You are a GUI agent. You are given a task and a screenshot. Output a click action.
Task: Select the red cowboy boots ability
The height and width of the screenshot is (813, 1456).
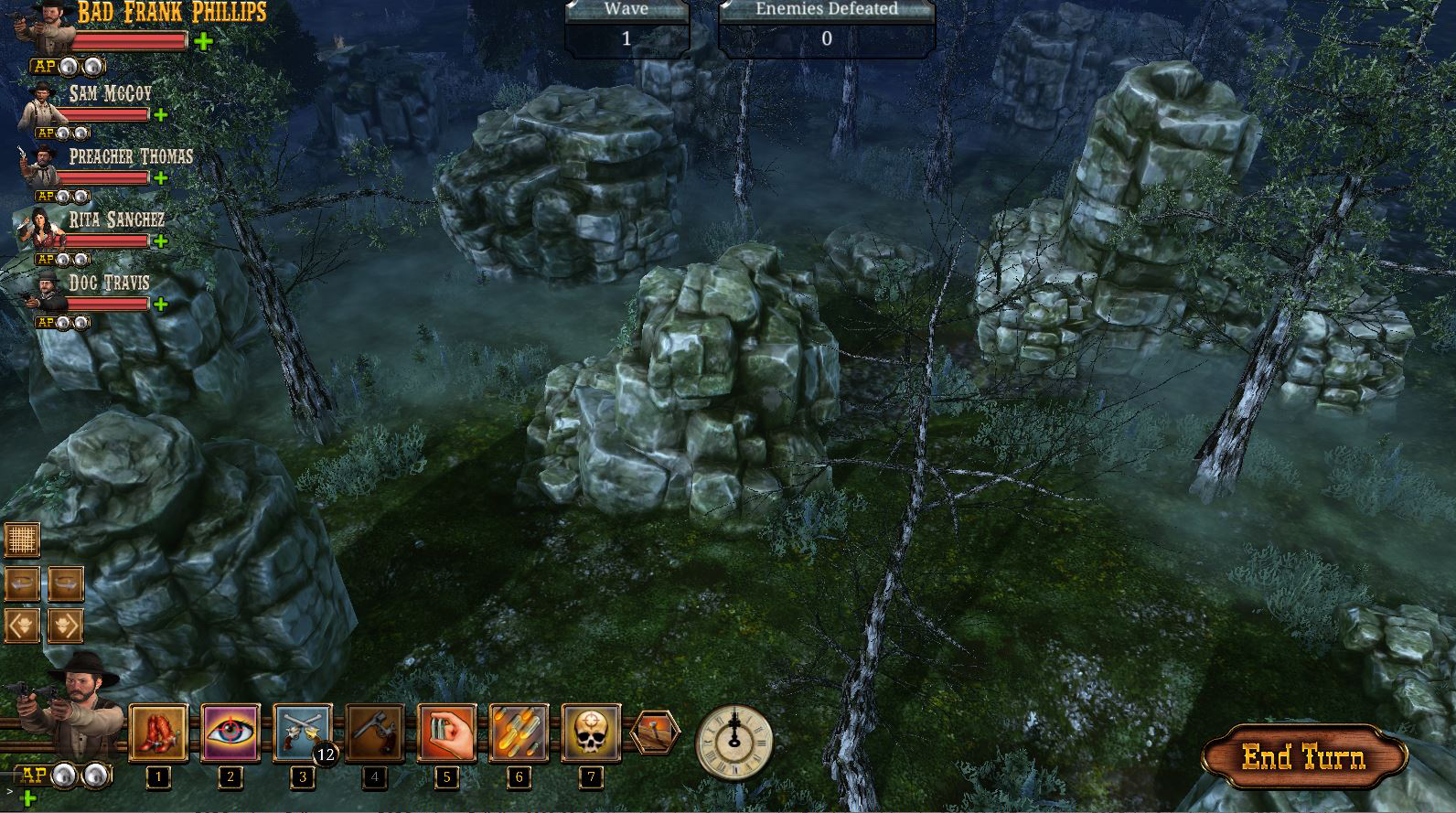tap(159, 733)
